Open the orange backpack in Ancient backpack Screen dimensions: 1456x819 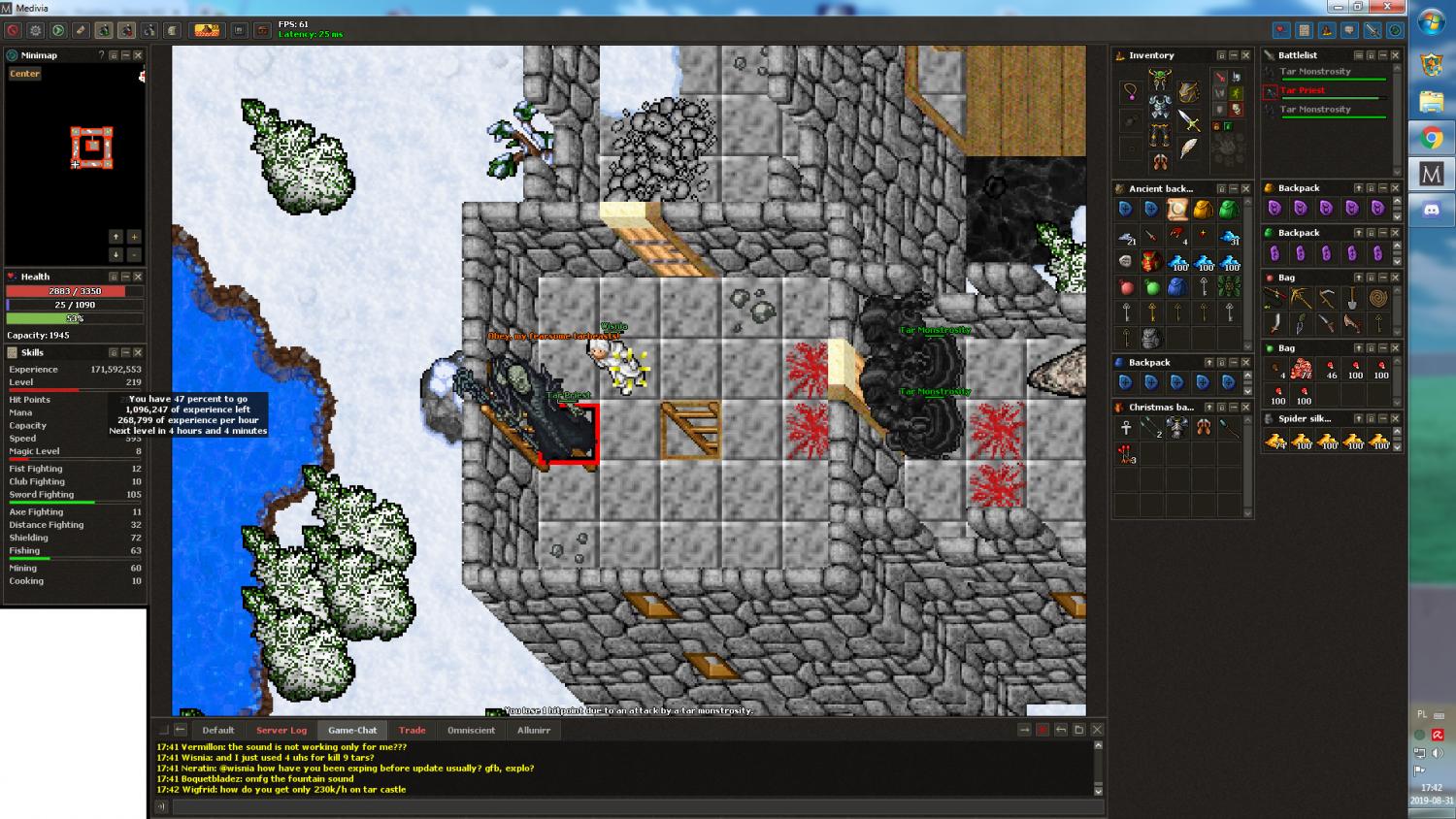point(1203,209)
